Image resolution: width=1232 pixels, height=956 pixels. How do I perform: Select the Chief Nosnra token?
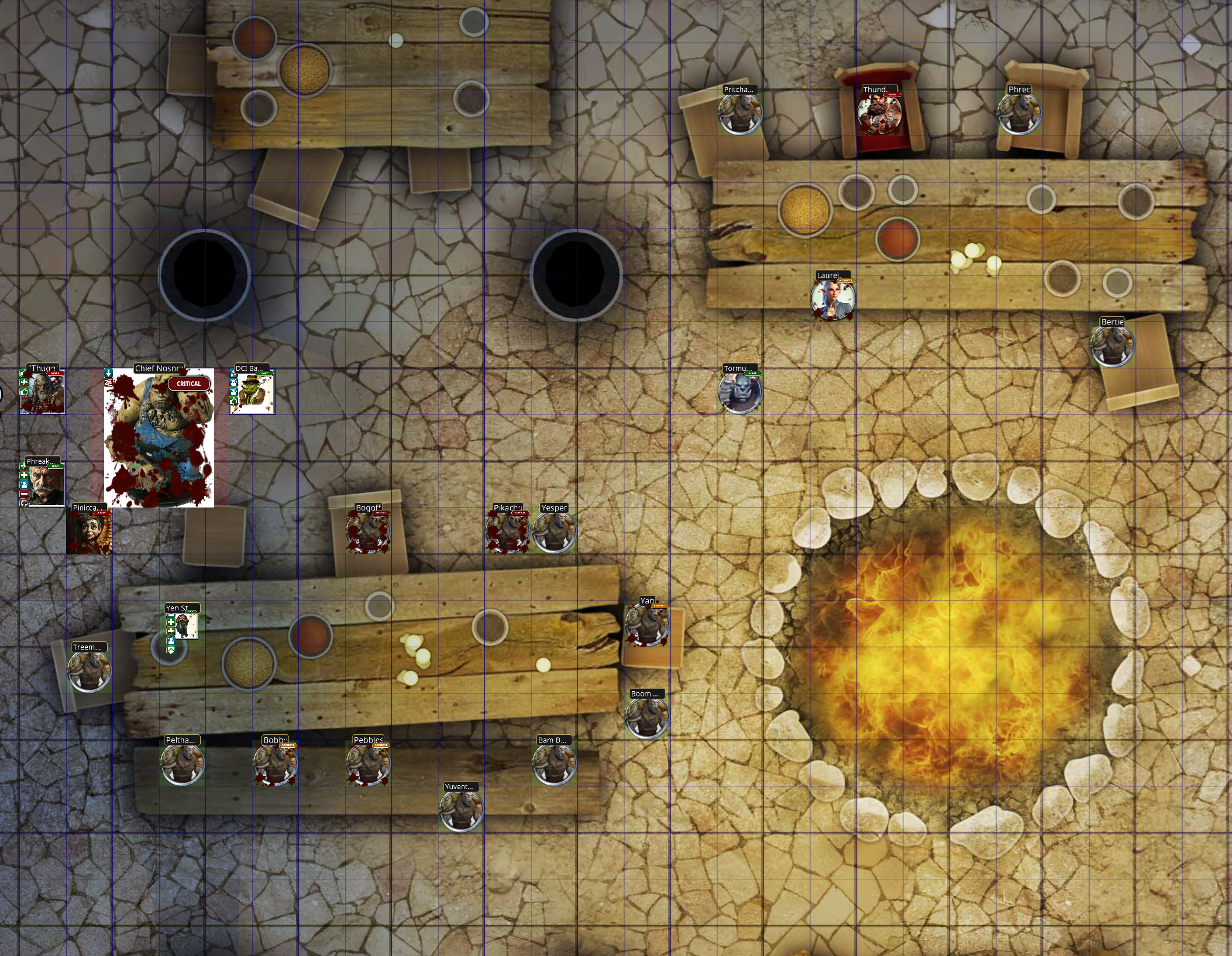coord(159,437)
